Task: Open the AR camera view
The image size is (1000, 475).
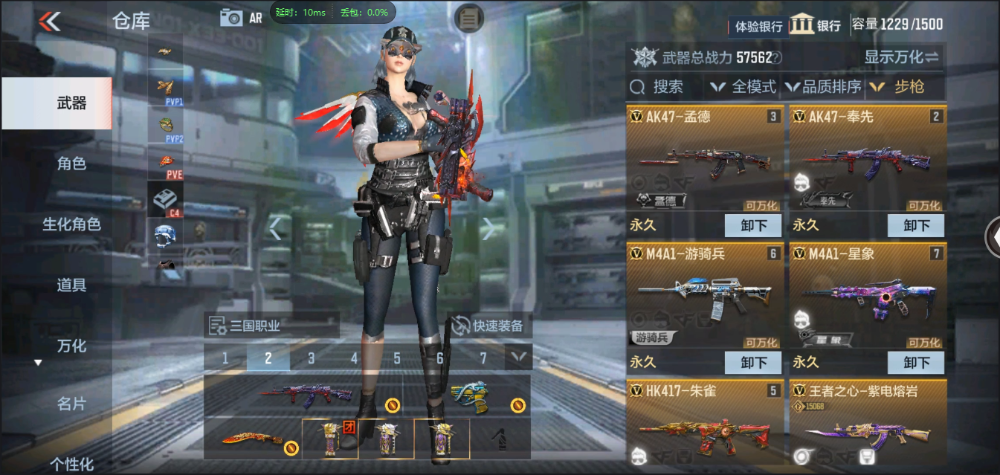Action: click(241, 17)
